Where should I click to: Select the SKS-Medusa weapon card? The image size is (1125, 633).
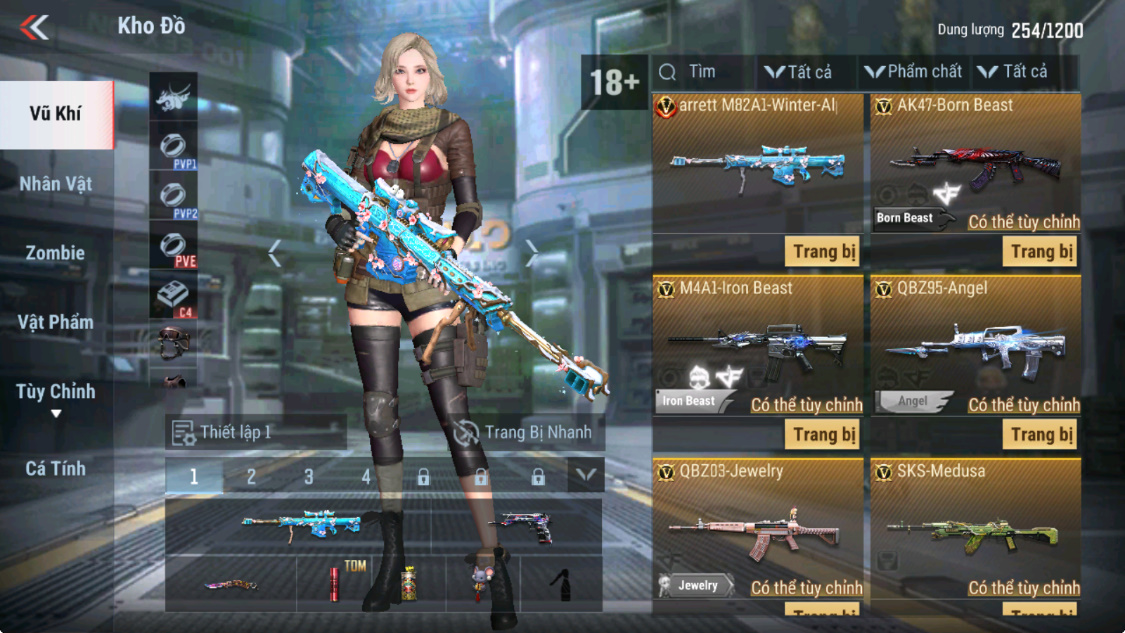(975, 530)
